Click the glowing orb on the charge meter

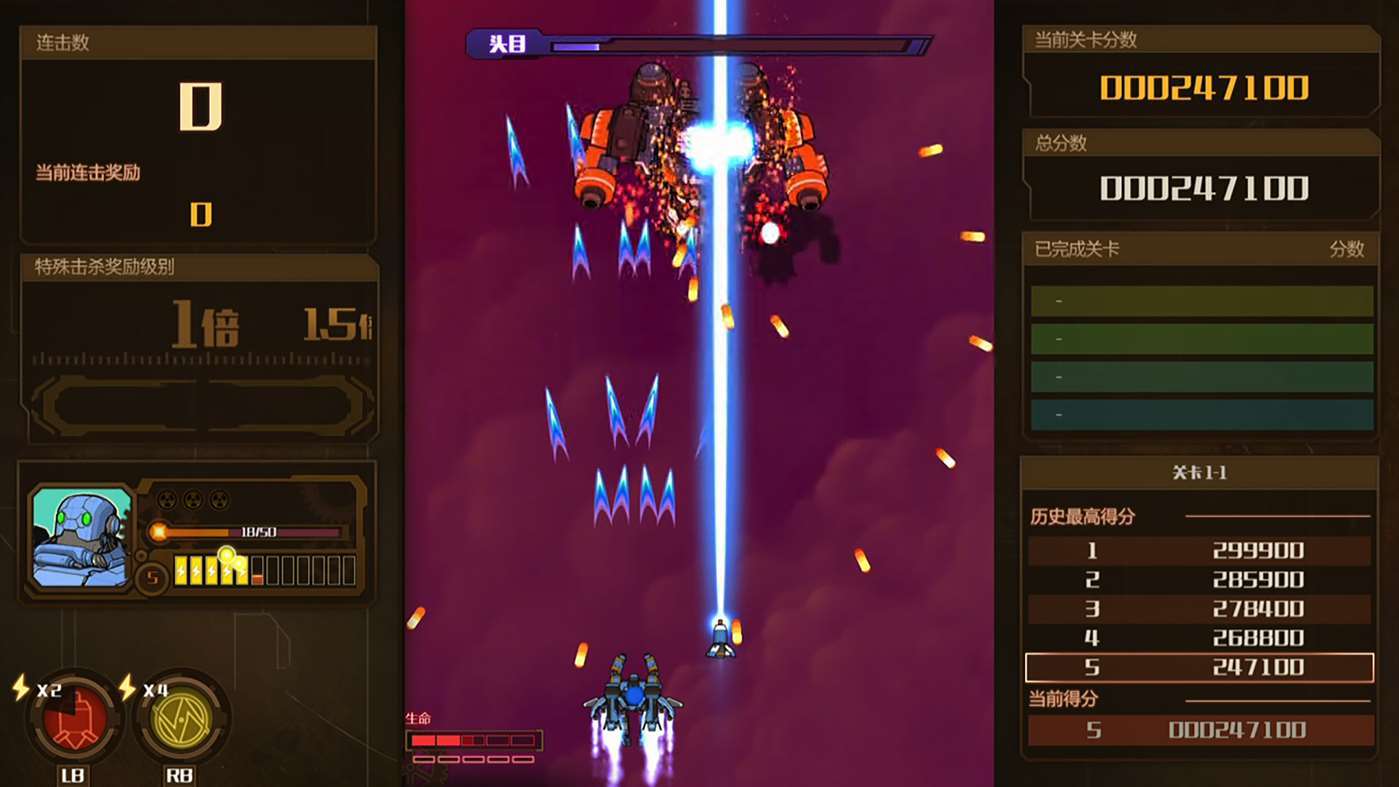coord(228,556)
